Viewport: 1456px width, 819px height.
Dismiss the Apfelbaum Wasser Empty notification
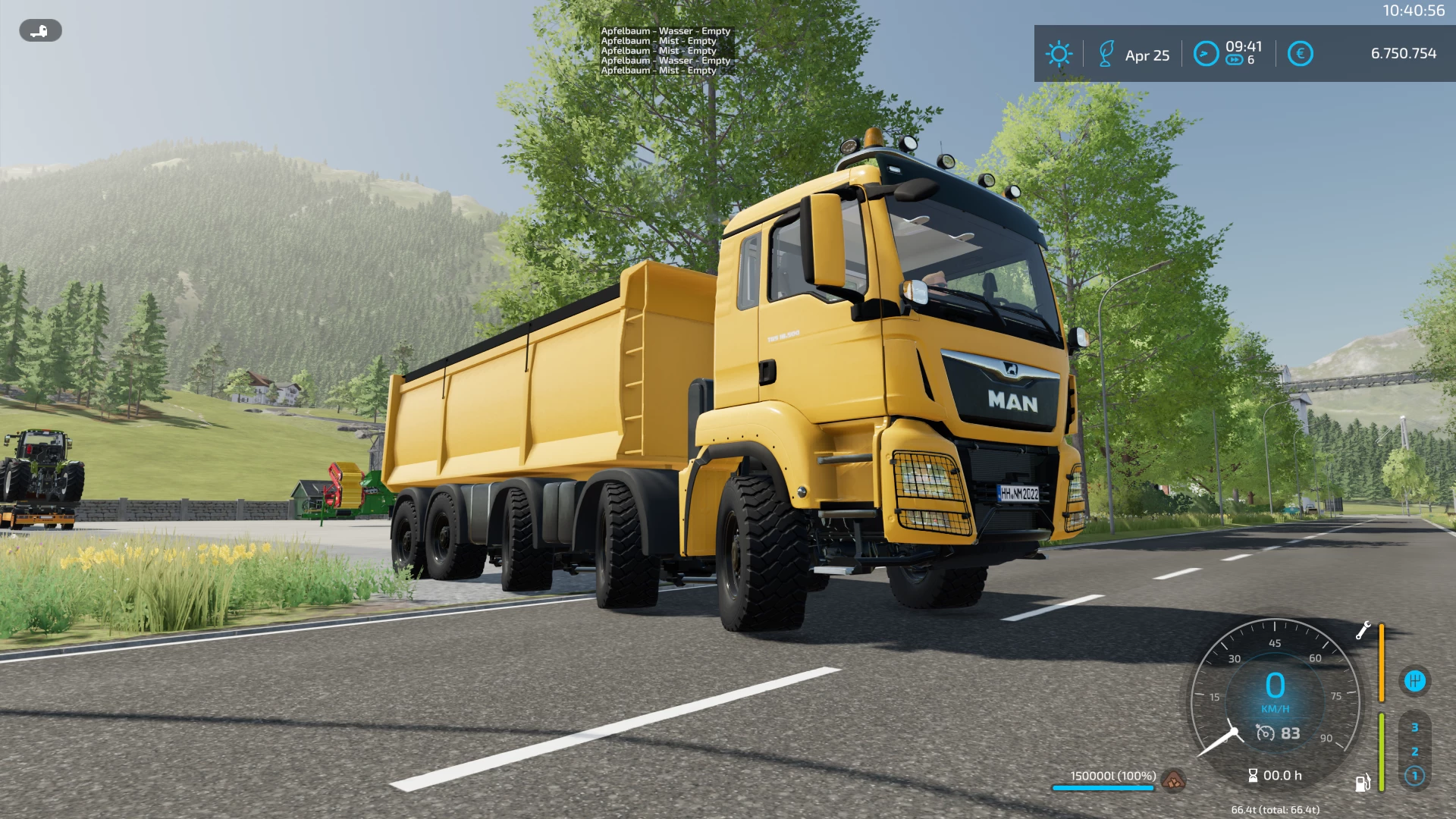coord(665,31)
